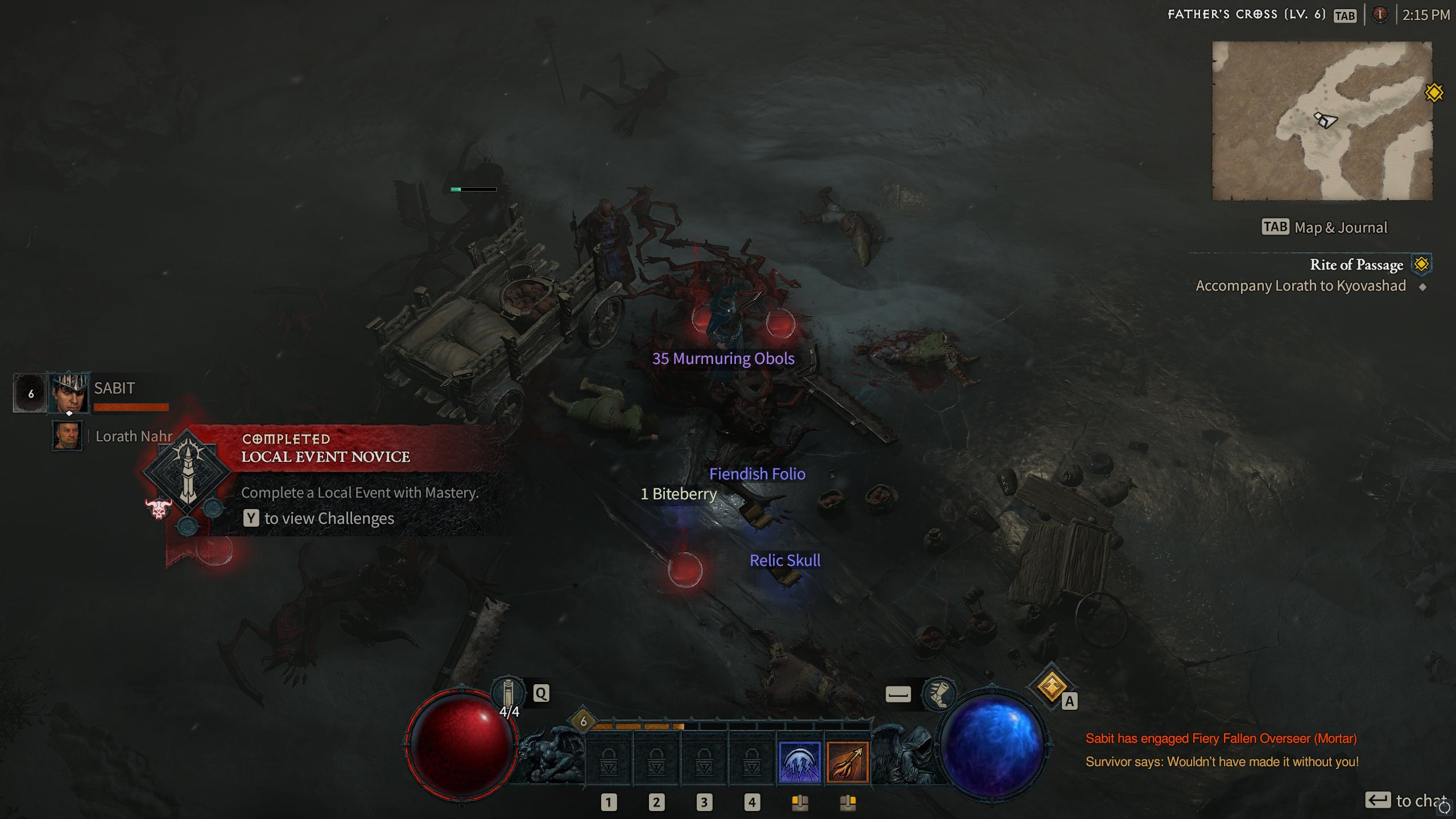This screenshot has height=819, width=1456.
Task: Pick up the Relic Skull loot label
Action: pos(784,560)
